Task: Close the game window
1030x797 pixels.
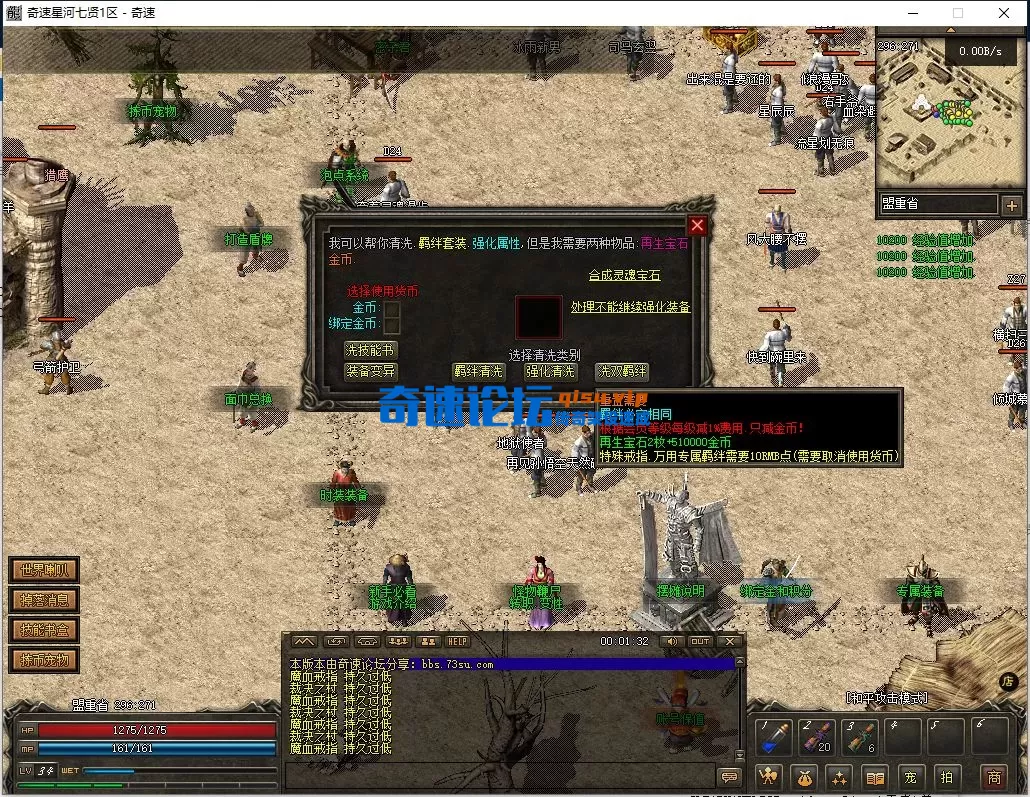Action: (x=1004, y=13)
